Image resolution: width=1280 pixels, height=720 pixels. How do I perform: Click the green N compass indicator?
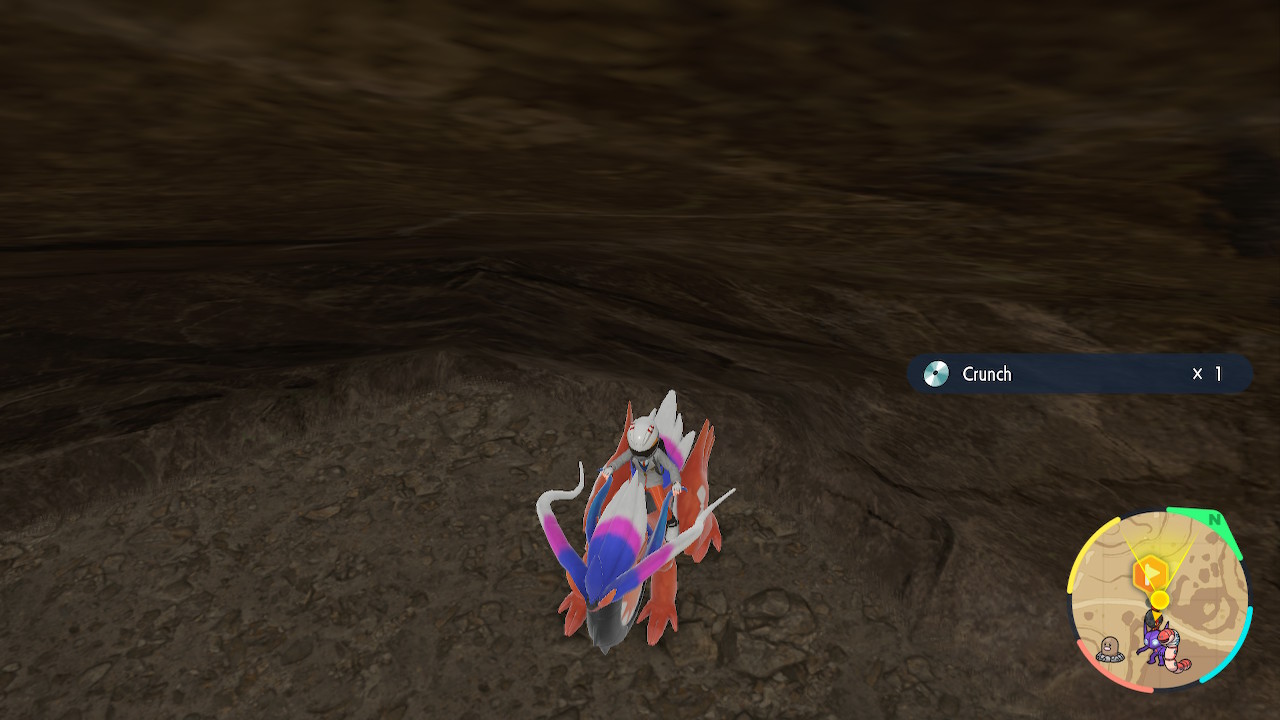pyautogui.click(x=1215, y=519)
